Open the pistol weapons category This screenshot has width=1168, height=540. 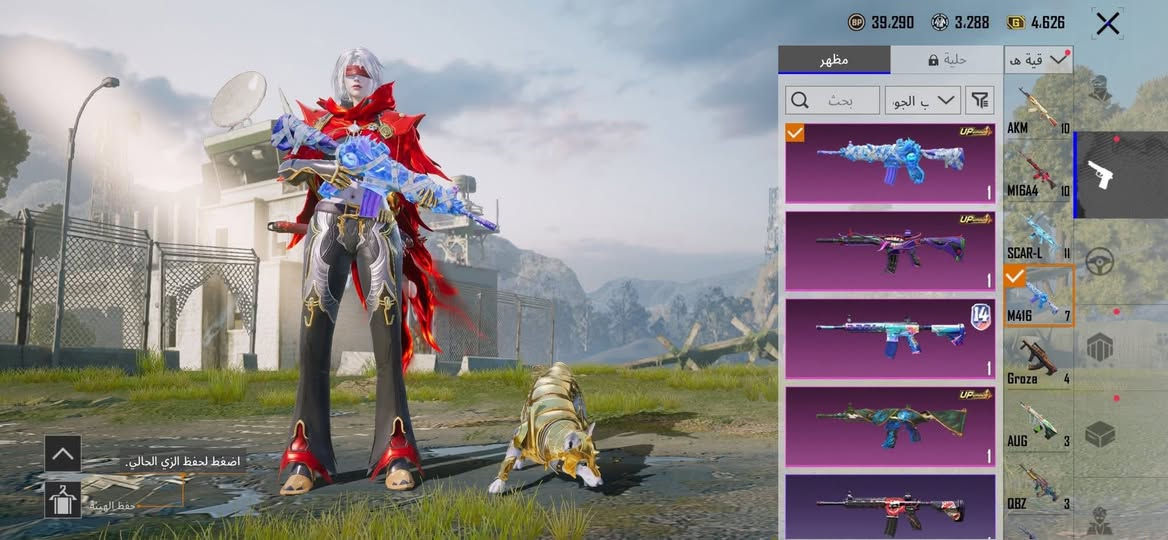click(x=1120, y=175)
